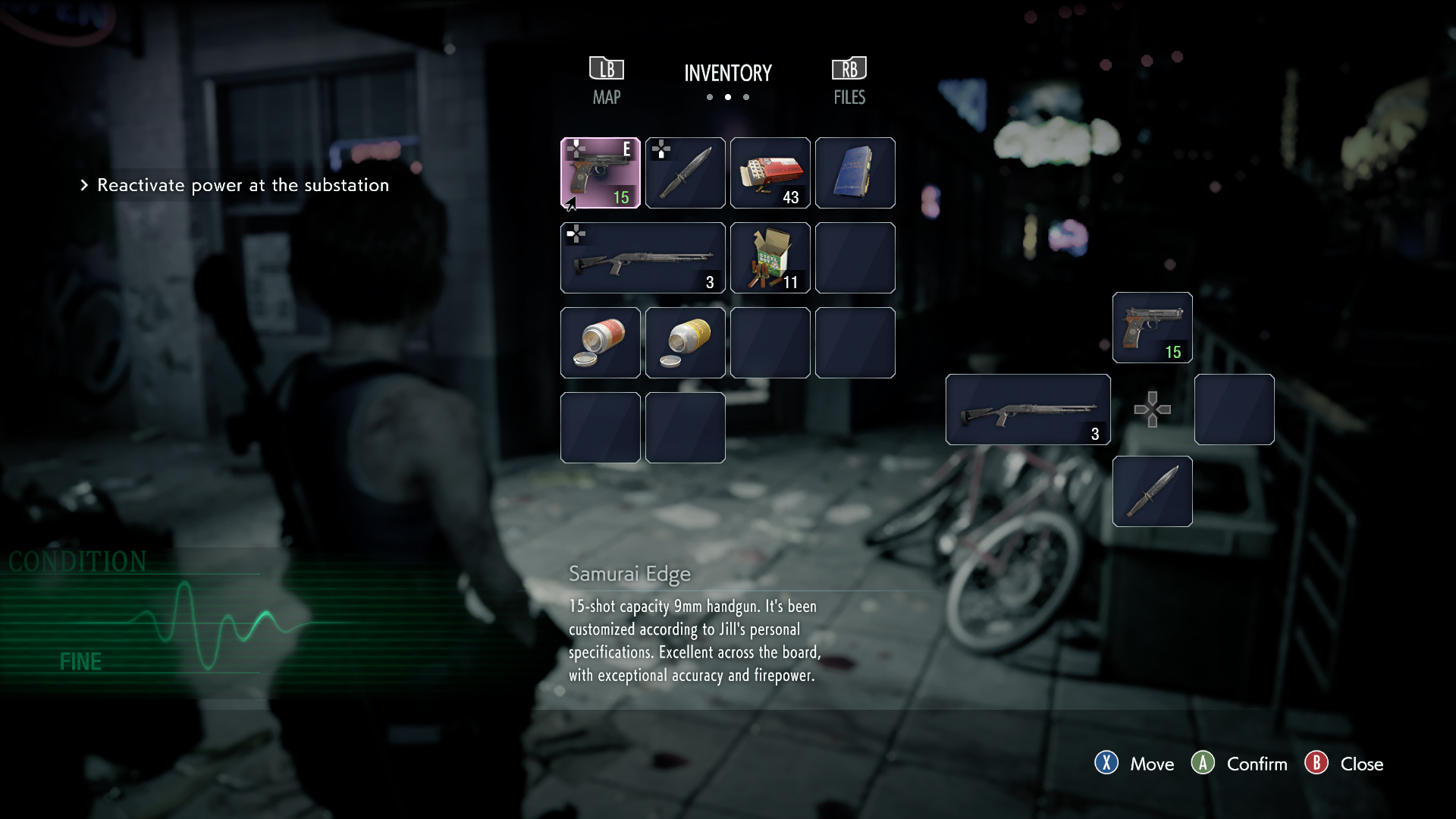
Task: Select the Samurai Edge handgun in inventory
Action: coord(601,173)
